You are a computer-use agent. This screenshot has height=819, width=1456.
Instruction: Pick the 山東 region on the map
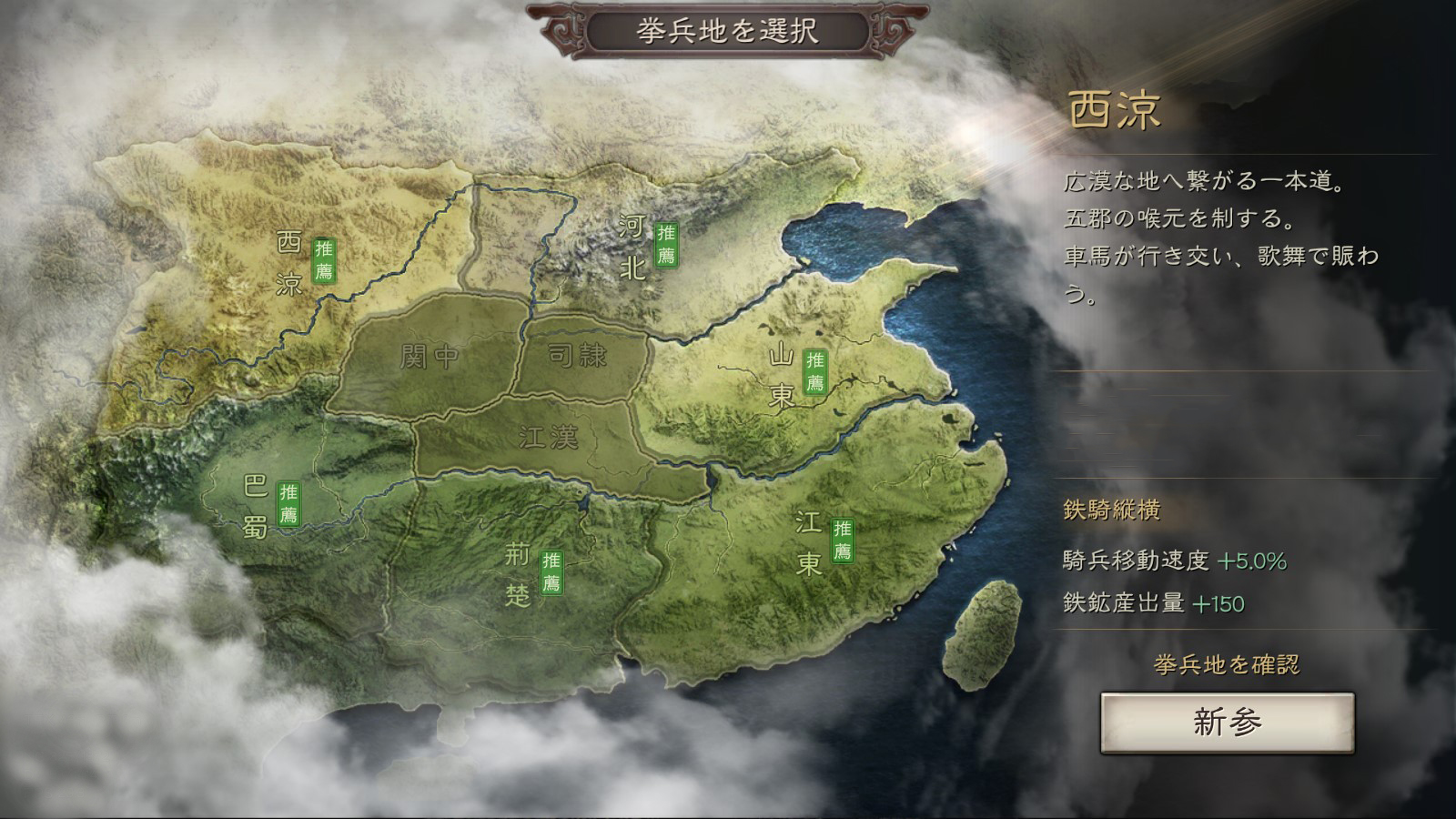click(783, 375)
